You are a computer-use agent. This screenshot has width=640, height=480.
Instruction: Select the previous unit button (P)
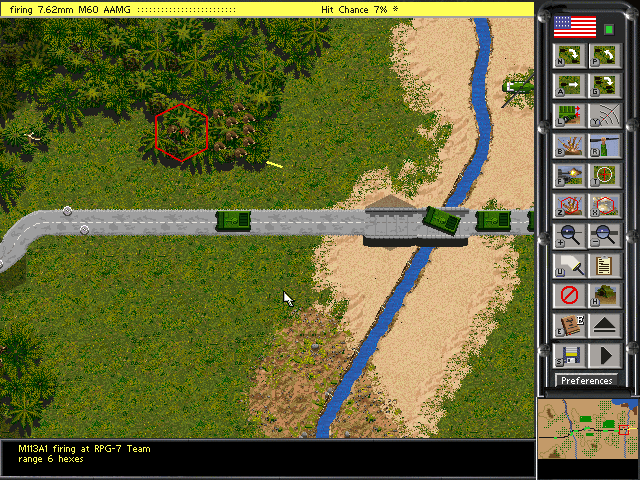tap(604, 56)
